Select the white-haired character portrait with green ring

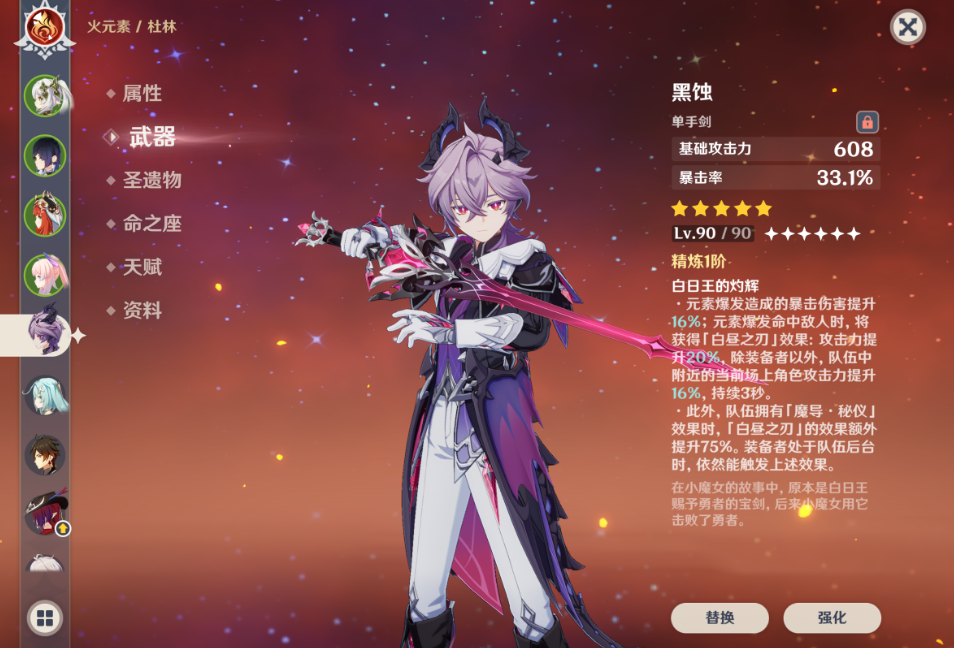click(45, 96)
